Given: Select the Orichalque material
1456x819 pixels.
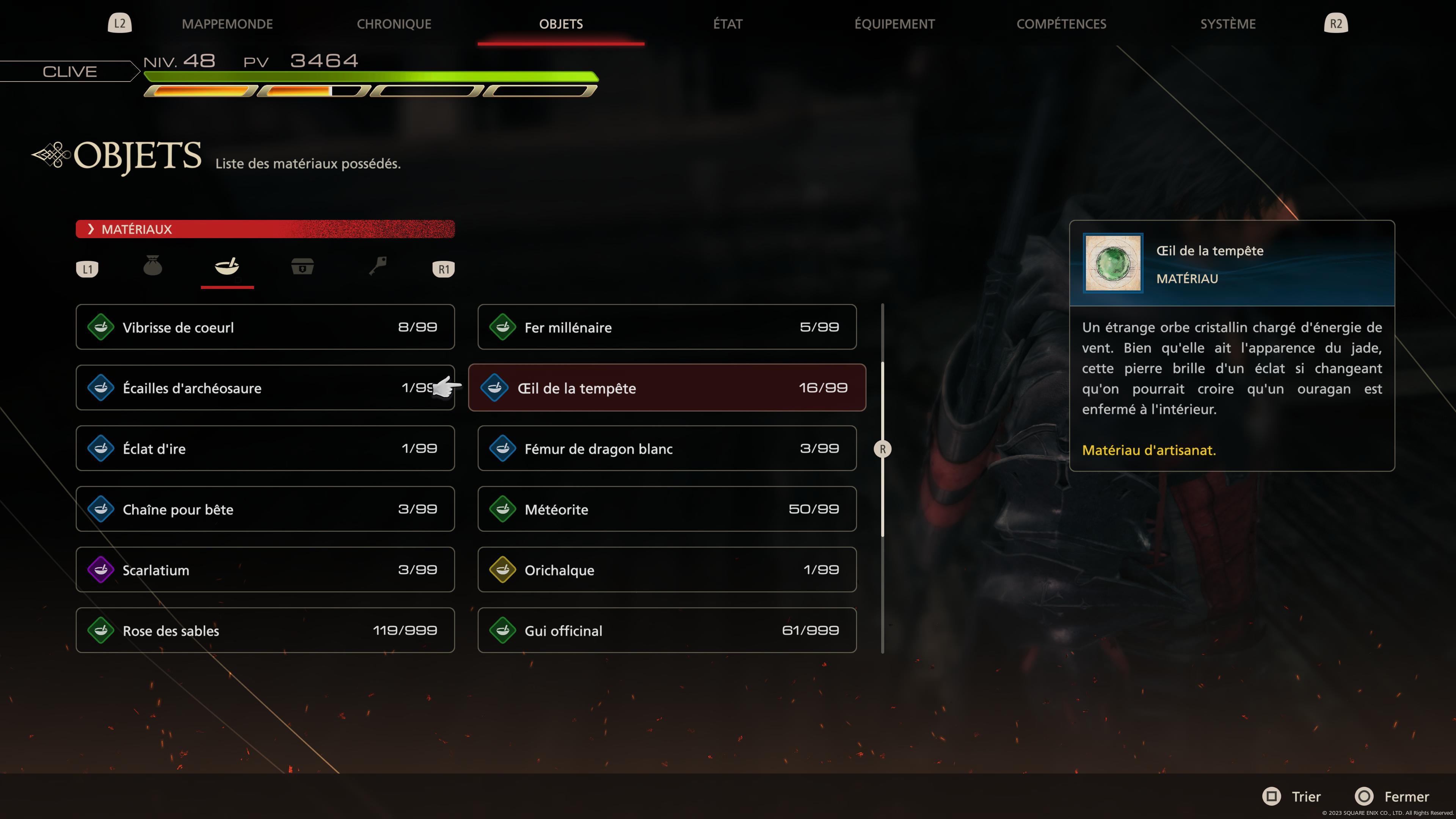Looking at the screenshot, I should tap(667, 570).
